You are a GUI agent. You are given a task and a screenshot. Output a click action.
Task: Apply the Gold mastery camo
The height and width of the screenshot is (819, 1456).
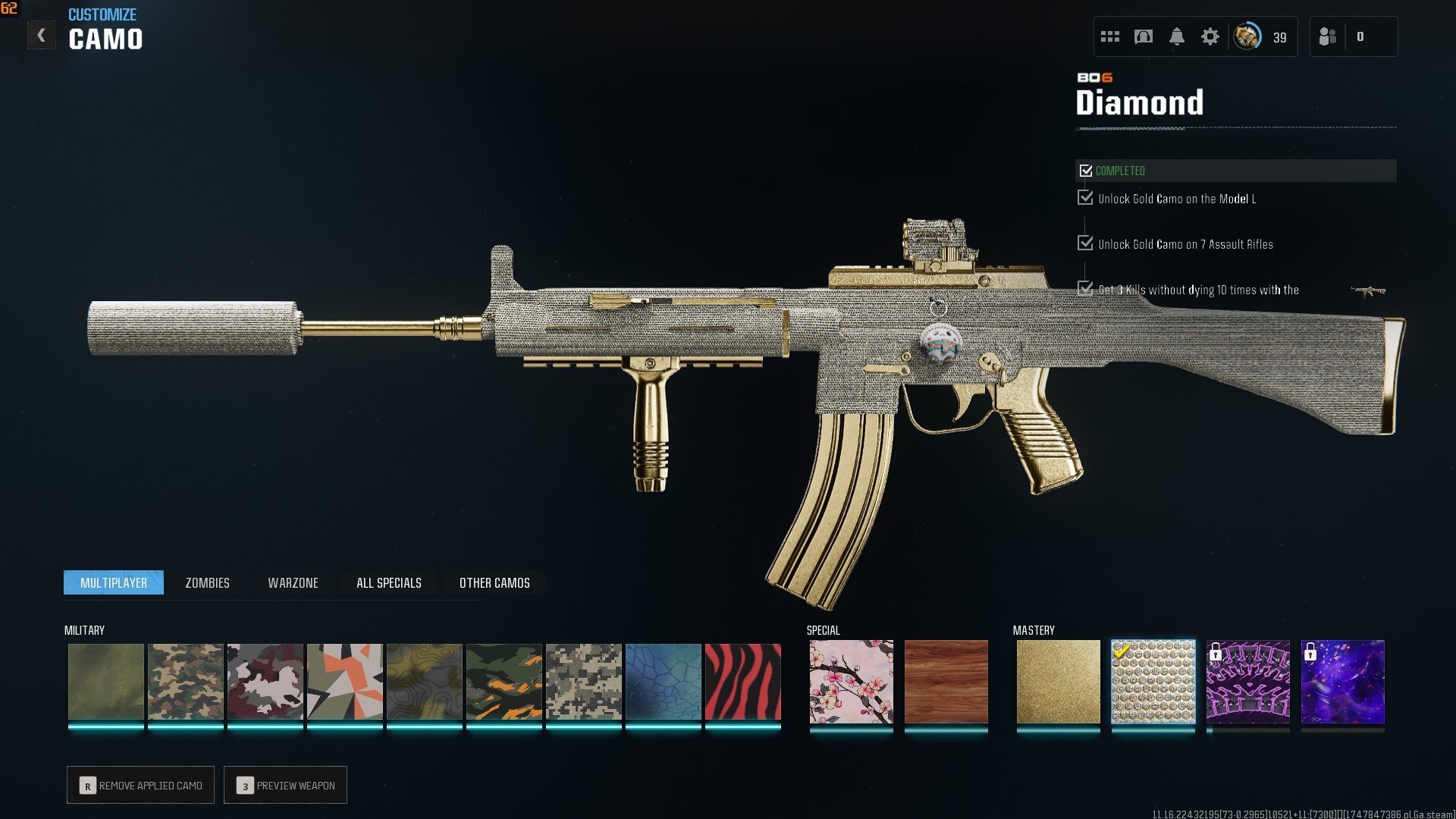coord(1058,681)
